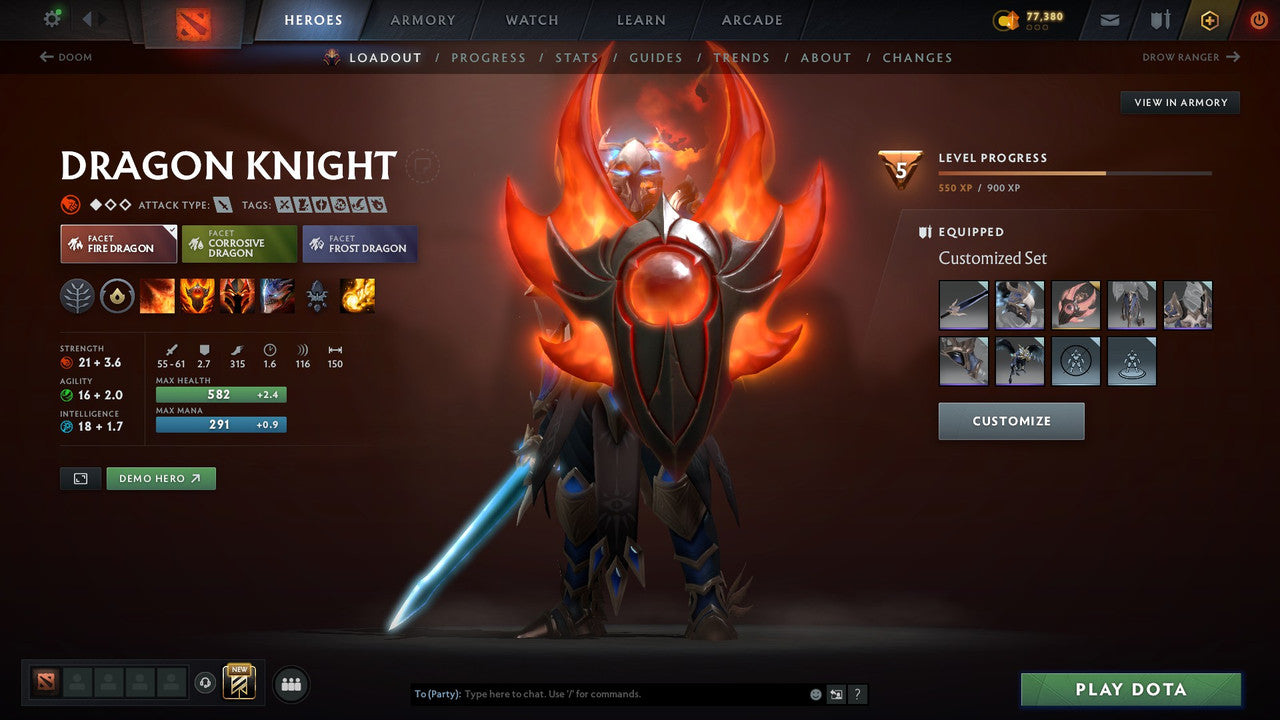Click the Dota Plus hexagon icon
Viewport: 1280px width, 720px height.
tap(1209, 19)
